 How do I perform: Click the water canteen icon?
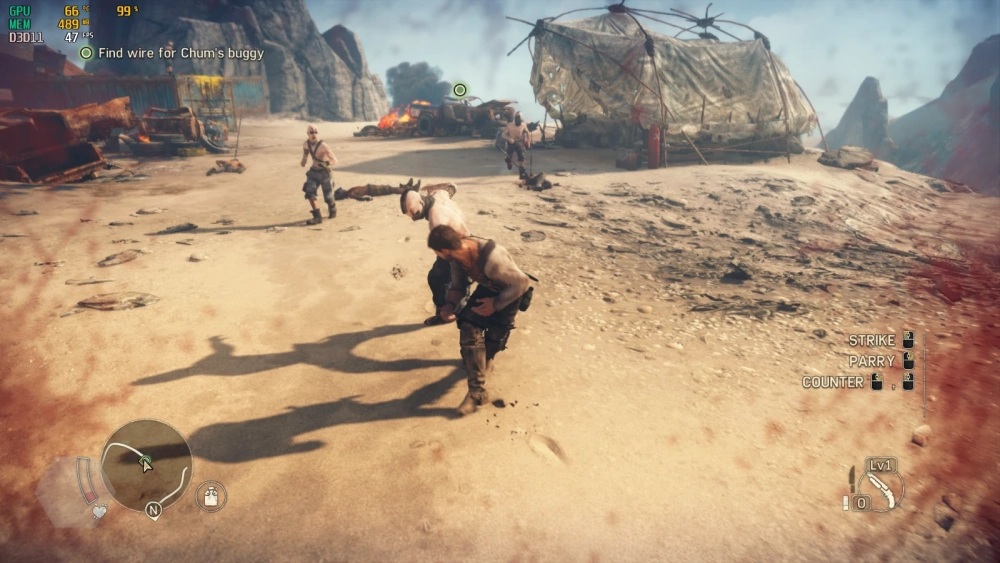(x=211, y=496)
